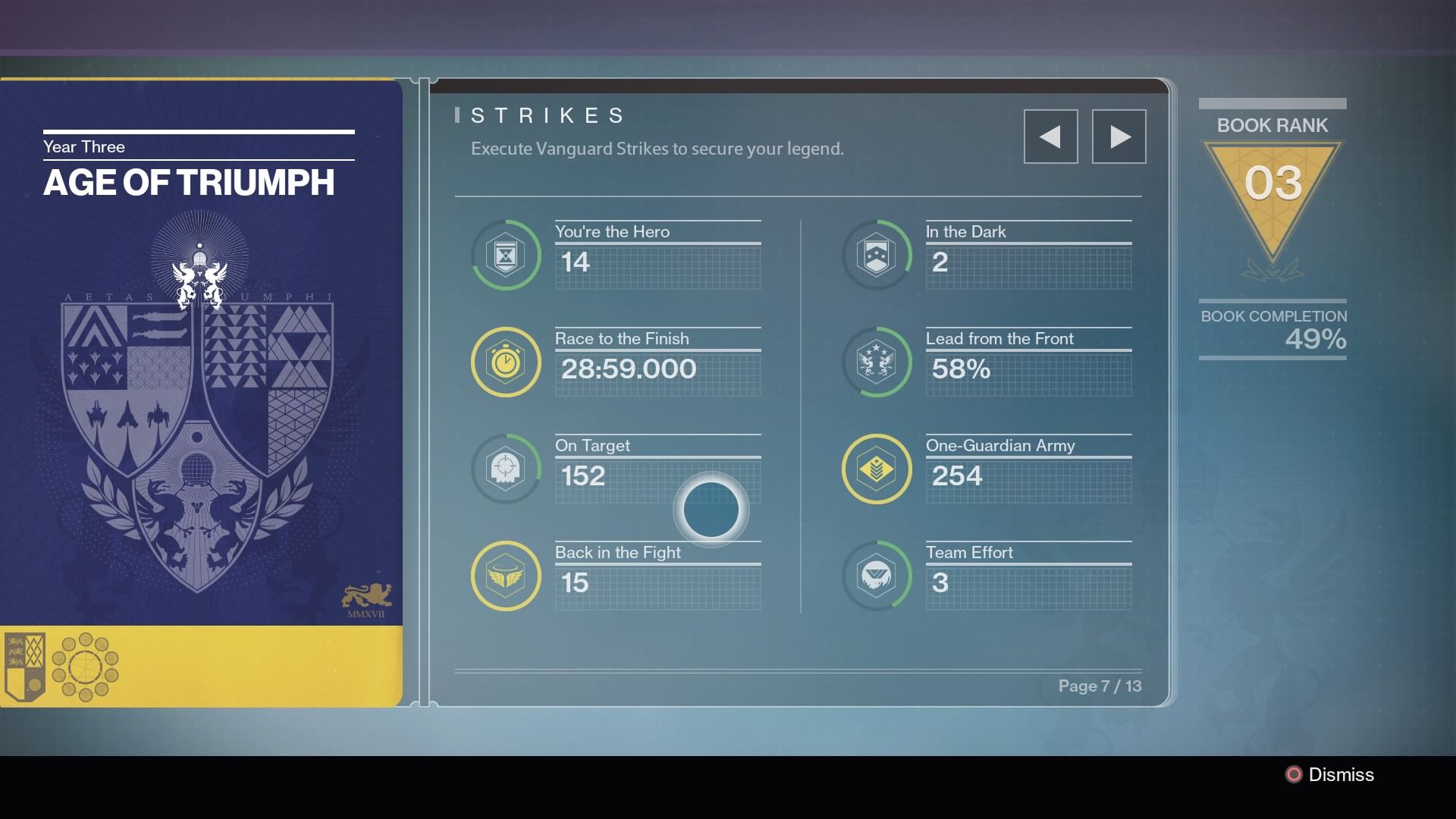Viewport: 1456px width, 819px height.
Task: Select the You're the Hero record icon
Action: click(506, 255)
